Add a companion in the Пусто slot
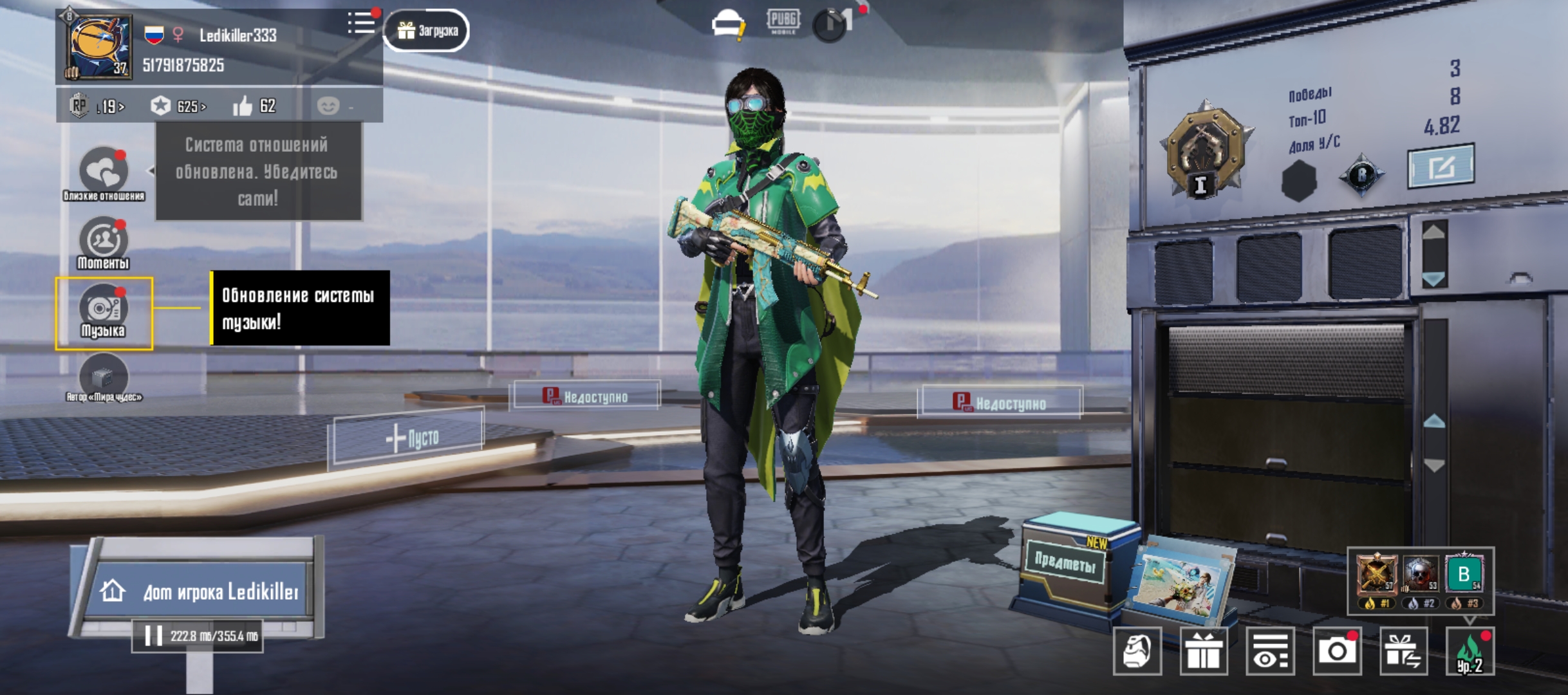This screenshot has width=1568, height=695. 409,439
